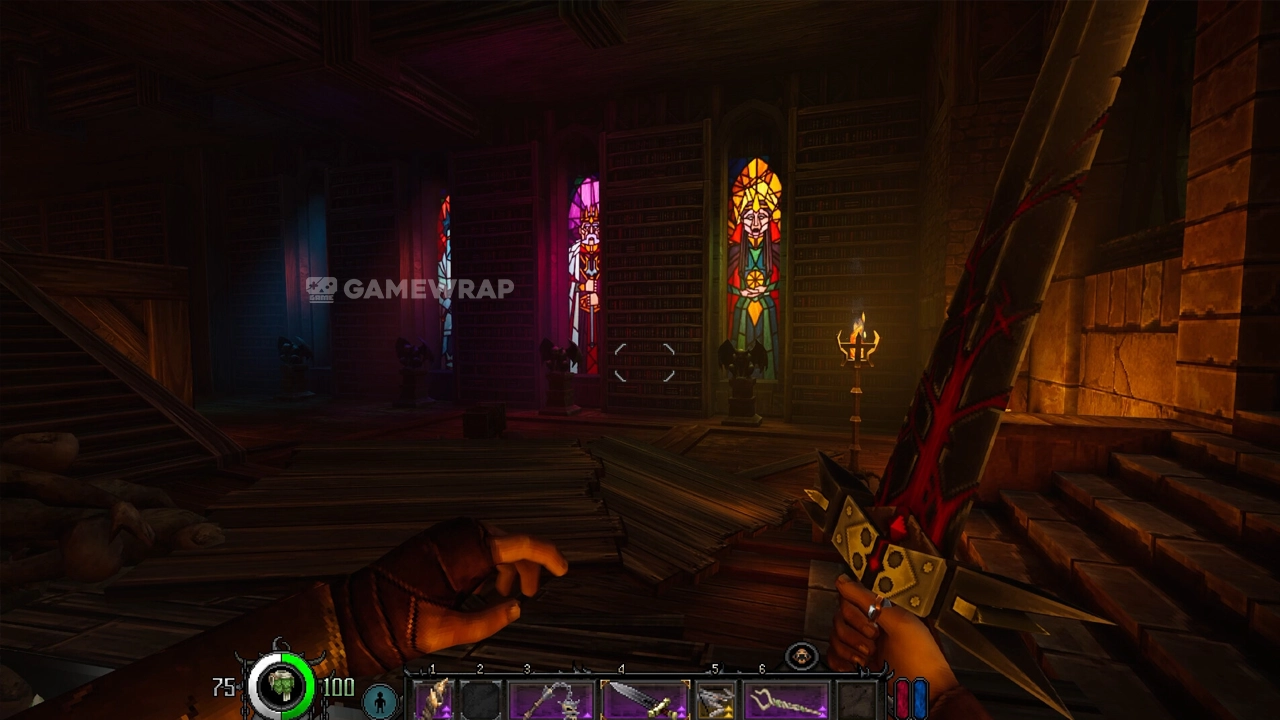Click the round face icon above the hotbar
The image size is (1280, 720).
click(x=801, y=657)
